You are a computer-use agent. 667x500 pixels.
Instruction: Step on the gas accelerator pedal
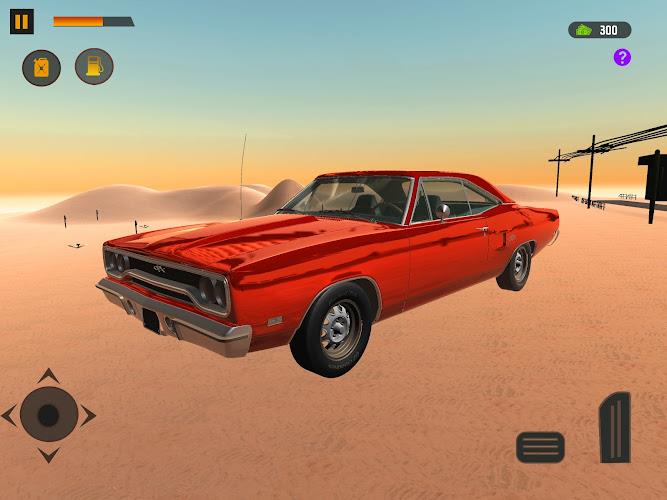(x=615, y=427)
